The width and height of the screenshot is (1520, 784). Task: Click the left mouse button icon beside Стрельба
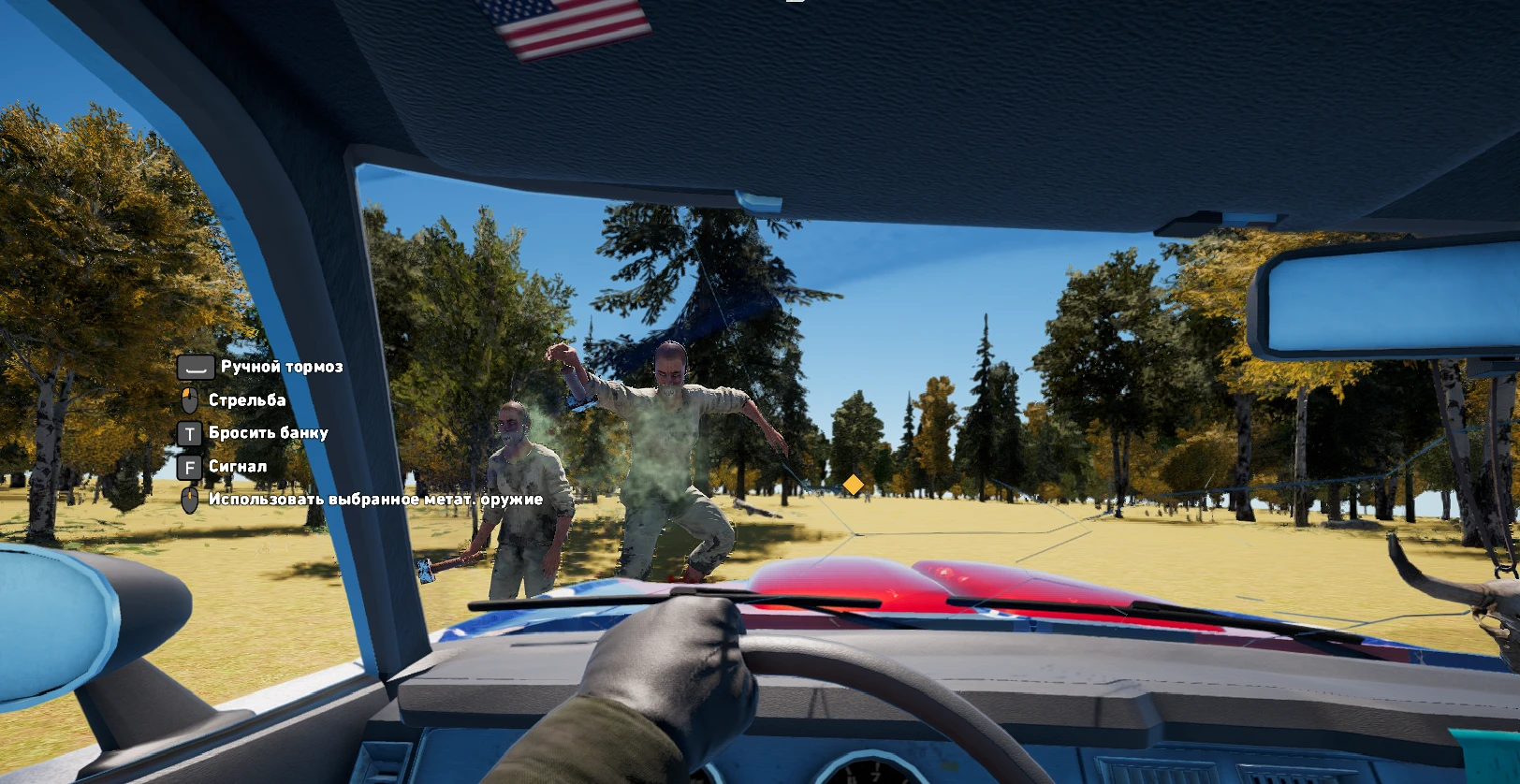click(x=191, y=399)
